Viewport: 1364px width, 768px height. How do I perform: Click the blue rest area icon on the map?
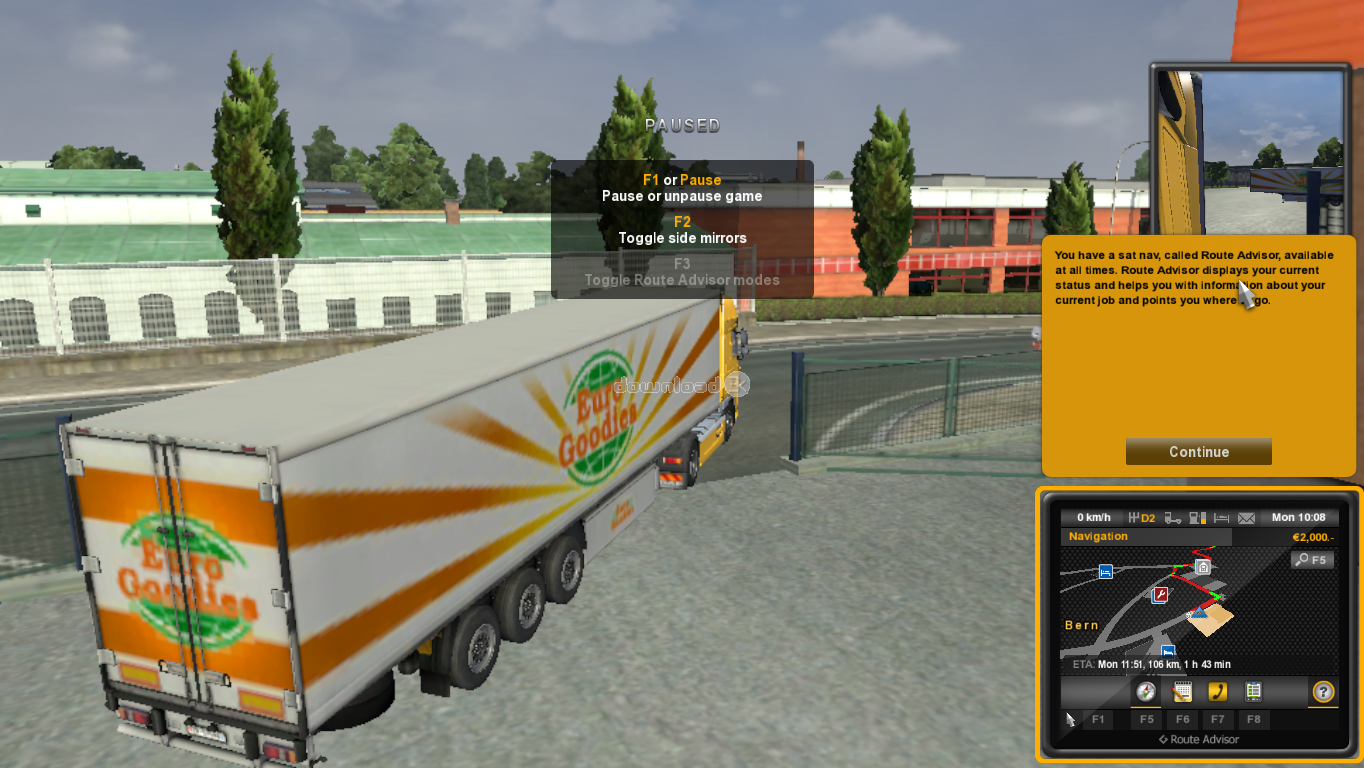1105,570
